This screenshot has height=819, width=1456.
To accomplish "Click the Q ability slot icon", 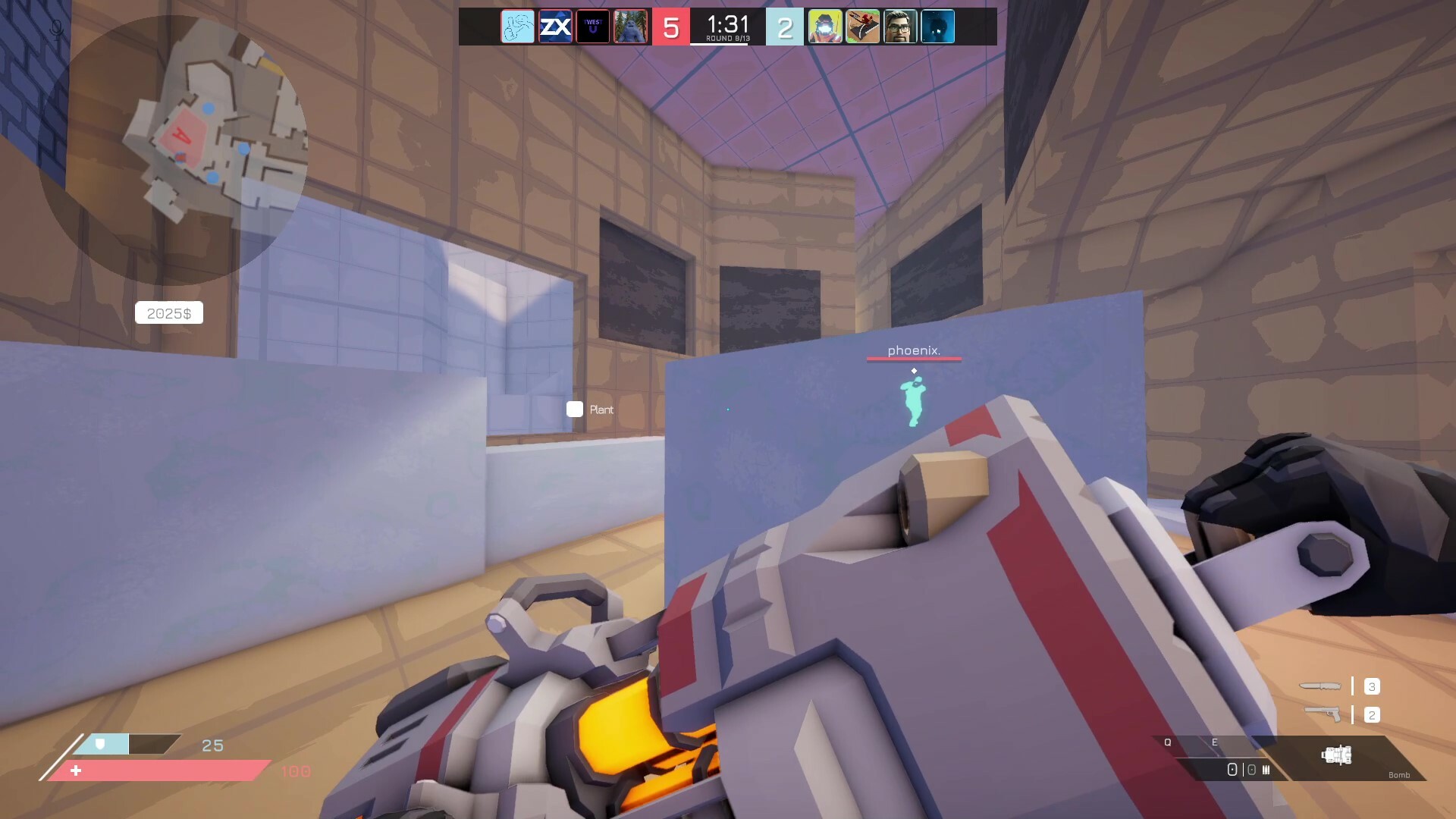I will [1168, 744].
